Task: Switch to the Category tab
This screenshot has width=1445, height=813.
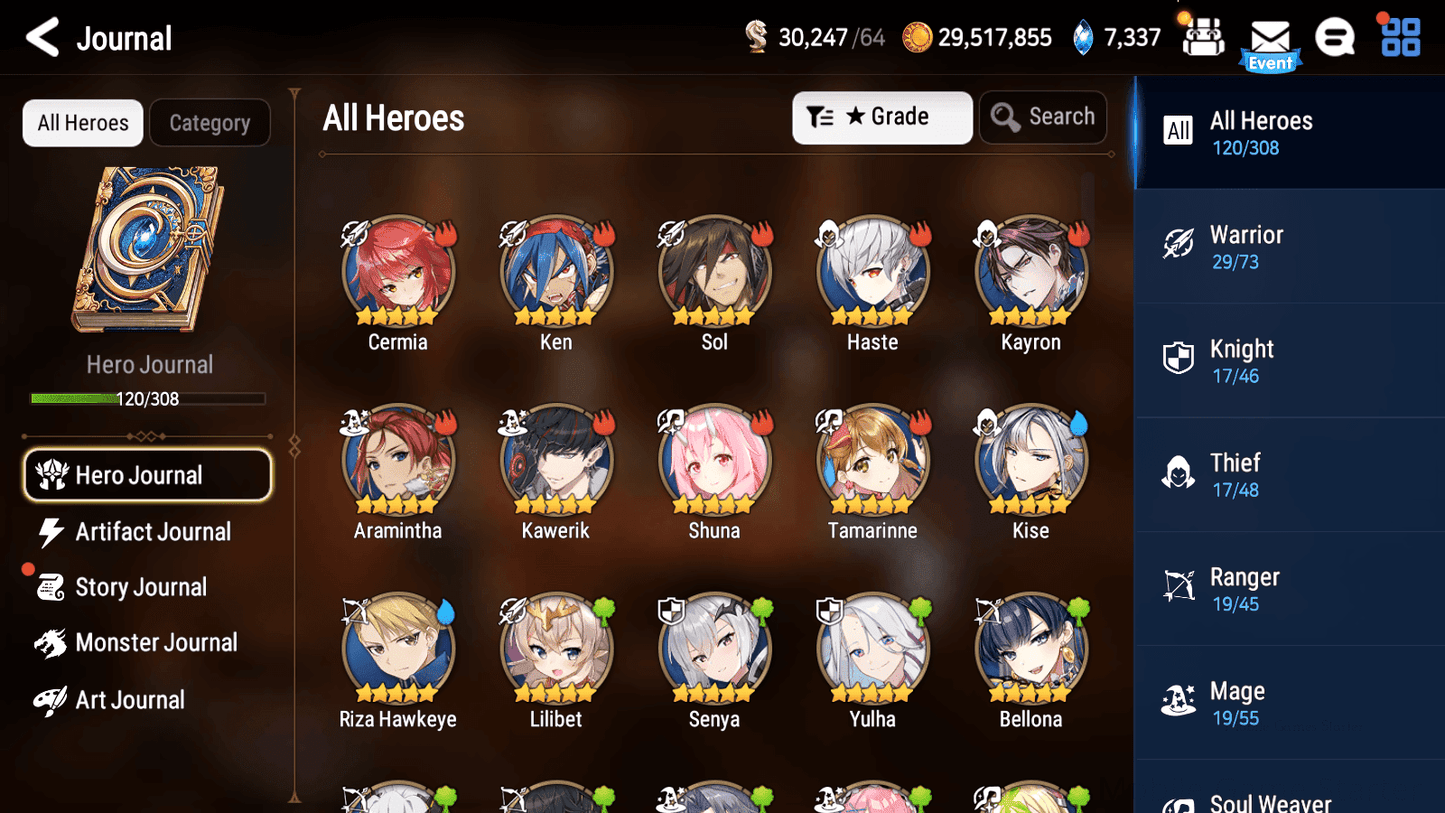Action: 210,122
